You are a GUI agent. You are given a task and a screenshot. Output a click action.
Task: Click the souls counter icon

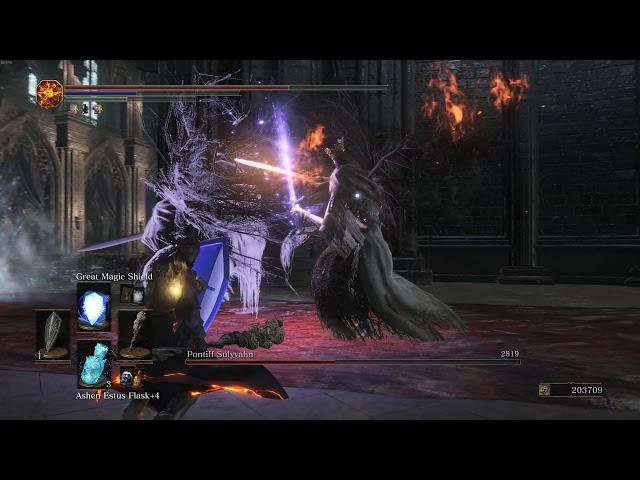tap(545, 390)
